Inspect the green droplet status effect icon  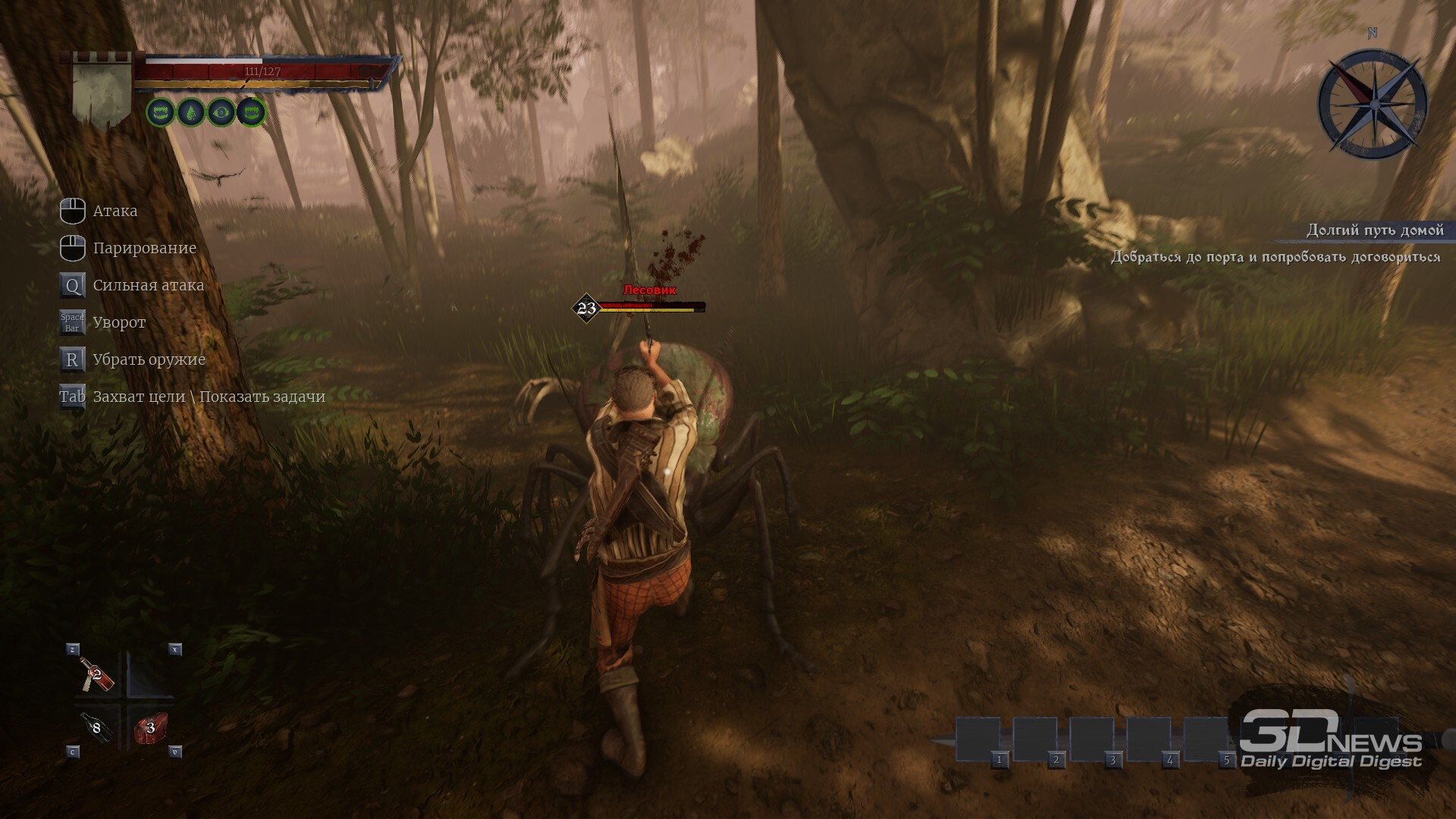(190, 113)
